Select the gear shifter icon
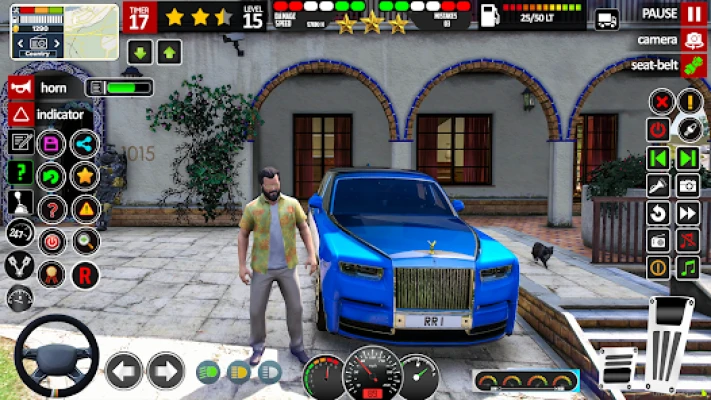This screenshot has width=711, height=400. point(19,203)
